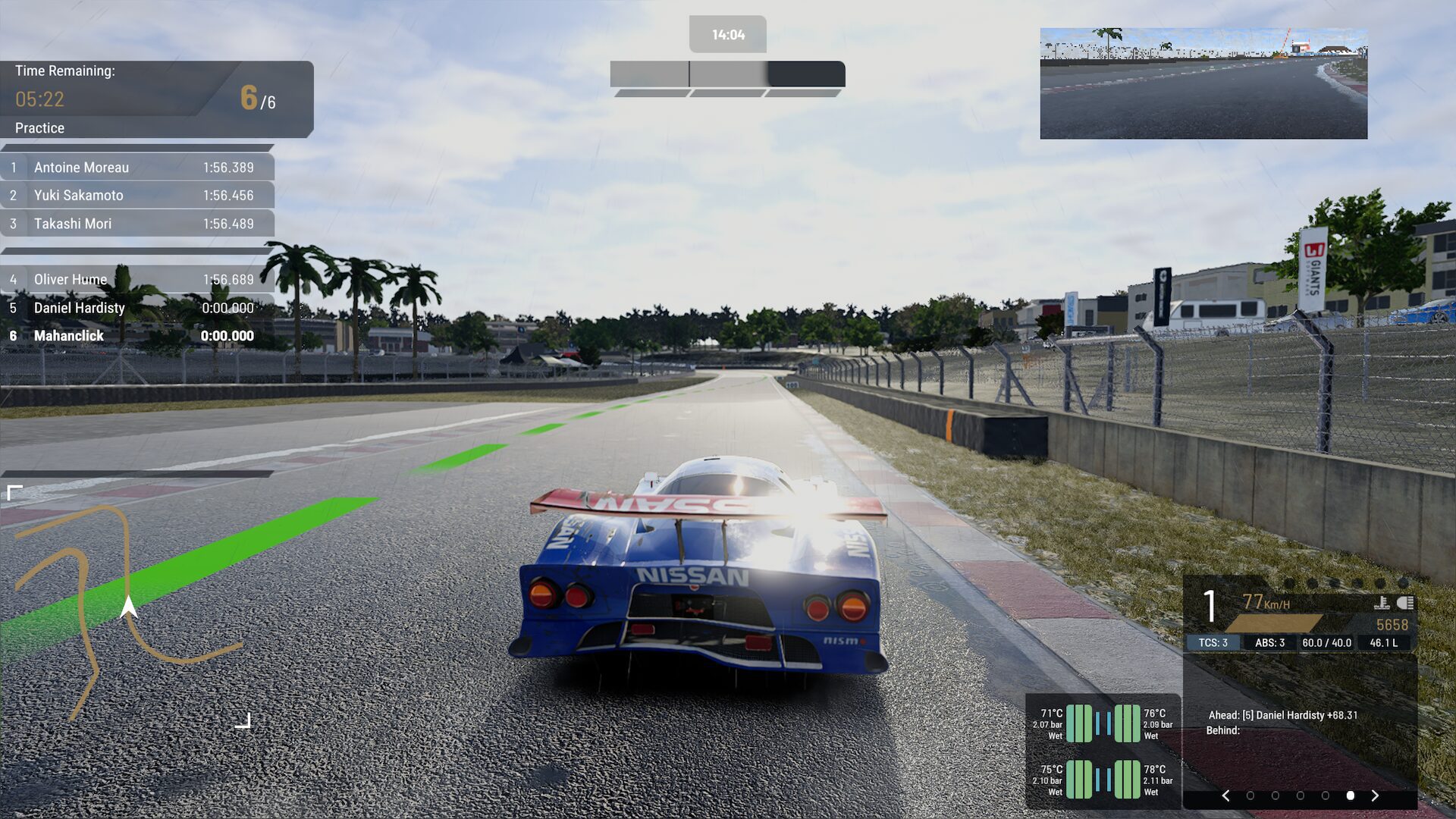
Task: Select the filled pagination dot
Action: (1351, 795)
